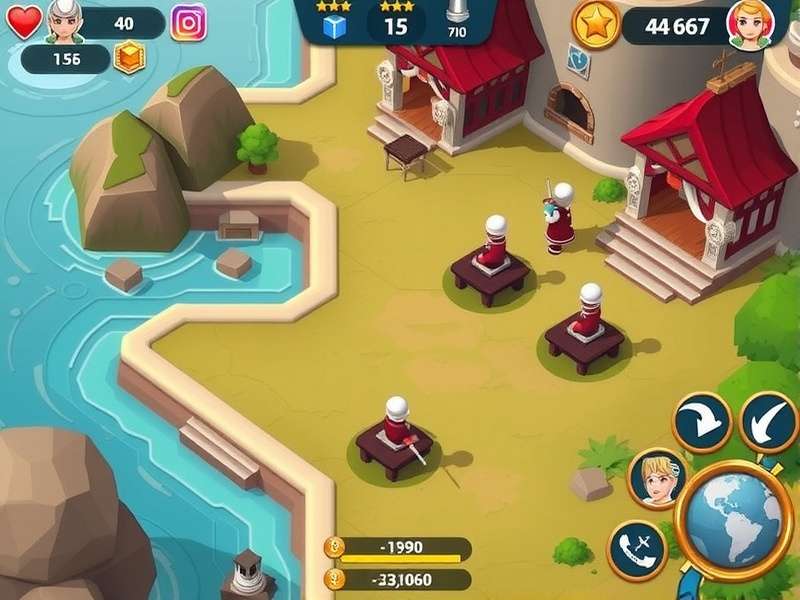Click the curved down-left arrow button
The height and width of the screenshot is (600, 800).
tap(768, 422)
